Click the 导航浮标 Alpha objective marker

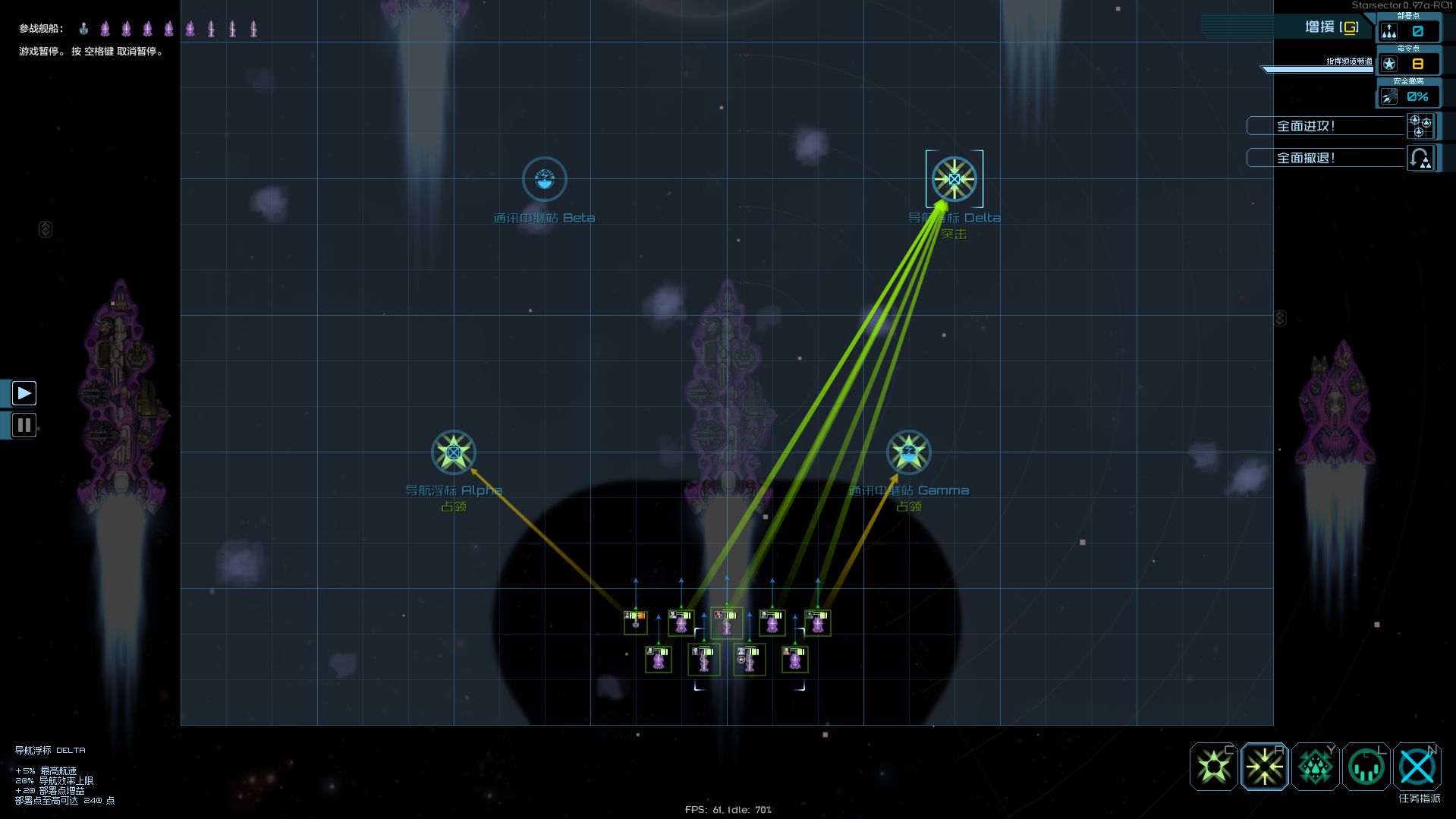(x=453, y=452)
